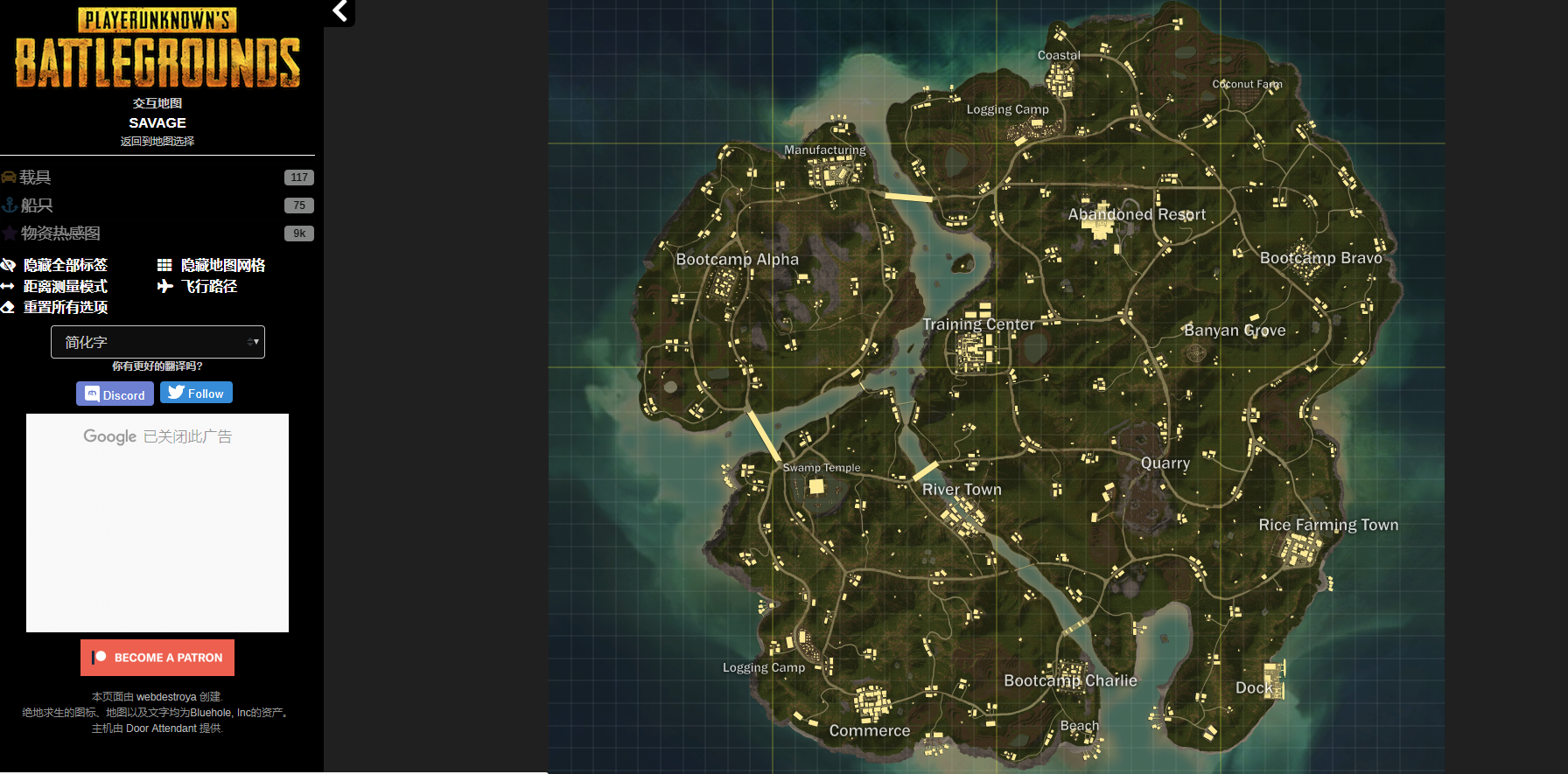The image size is (1568, 774).
Task: Open the 简化字 language dropdown
Action: (157, 341)
